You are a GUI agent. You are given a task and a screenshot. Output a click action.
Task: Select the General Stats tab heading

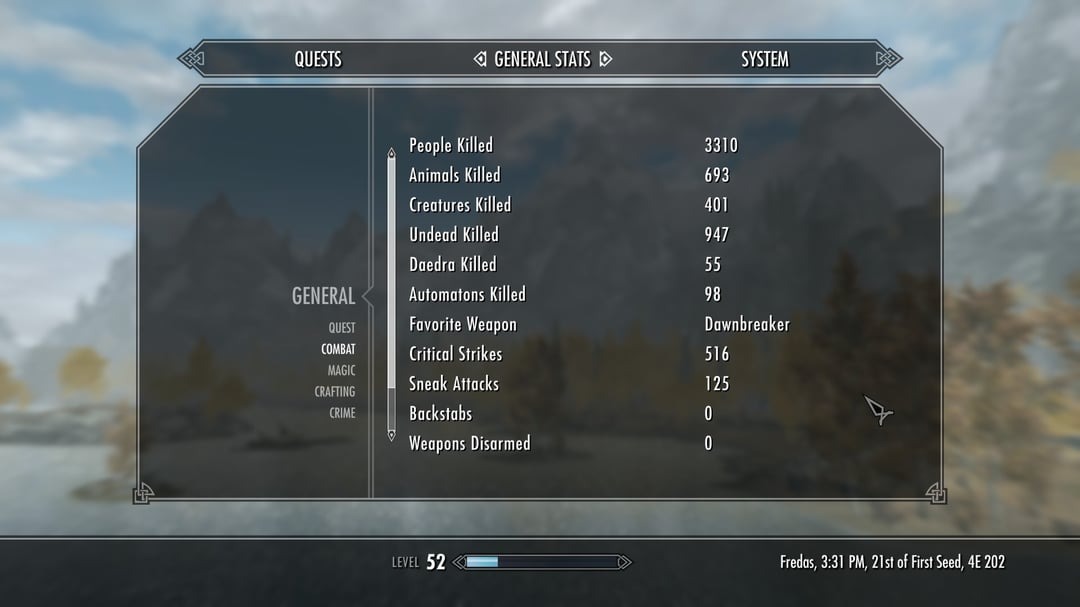[x=542, y=60]
